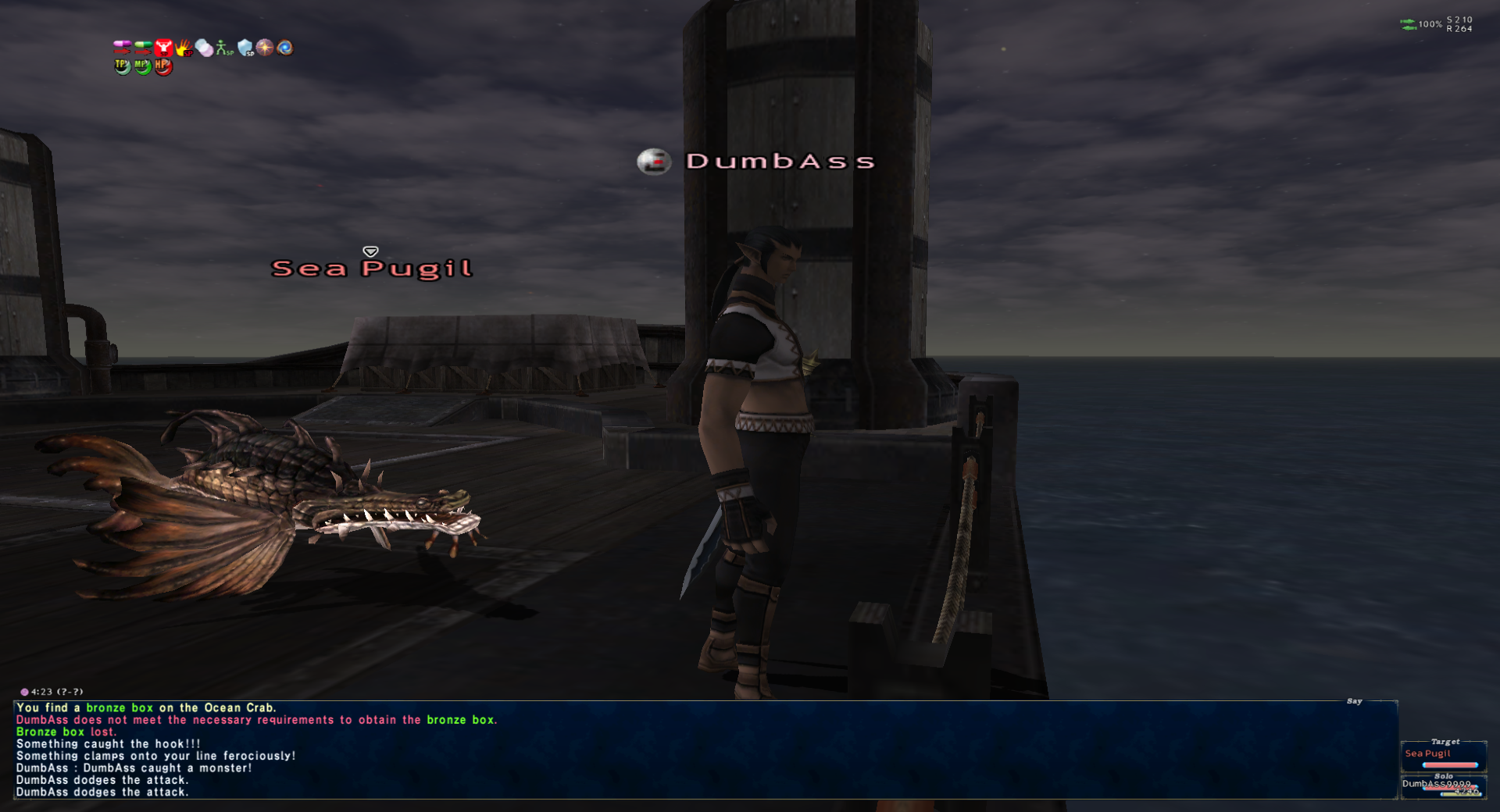
Task: Select the purple capsule status icon
Action: (122, 48)
